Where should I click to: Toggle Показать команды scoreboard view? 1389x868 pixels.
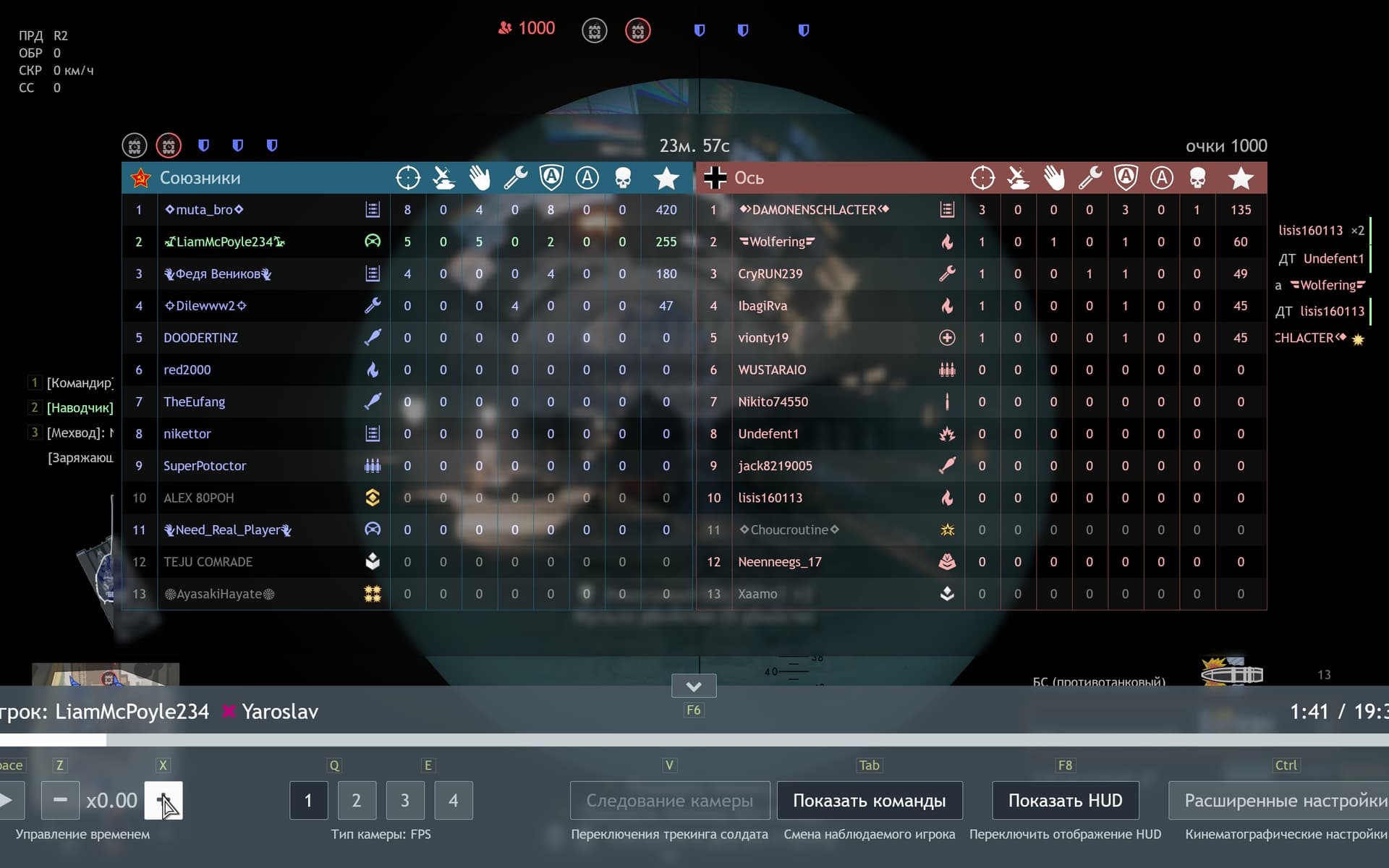[x=870, y=801]
